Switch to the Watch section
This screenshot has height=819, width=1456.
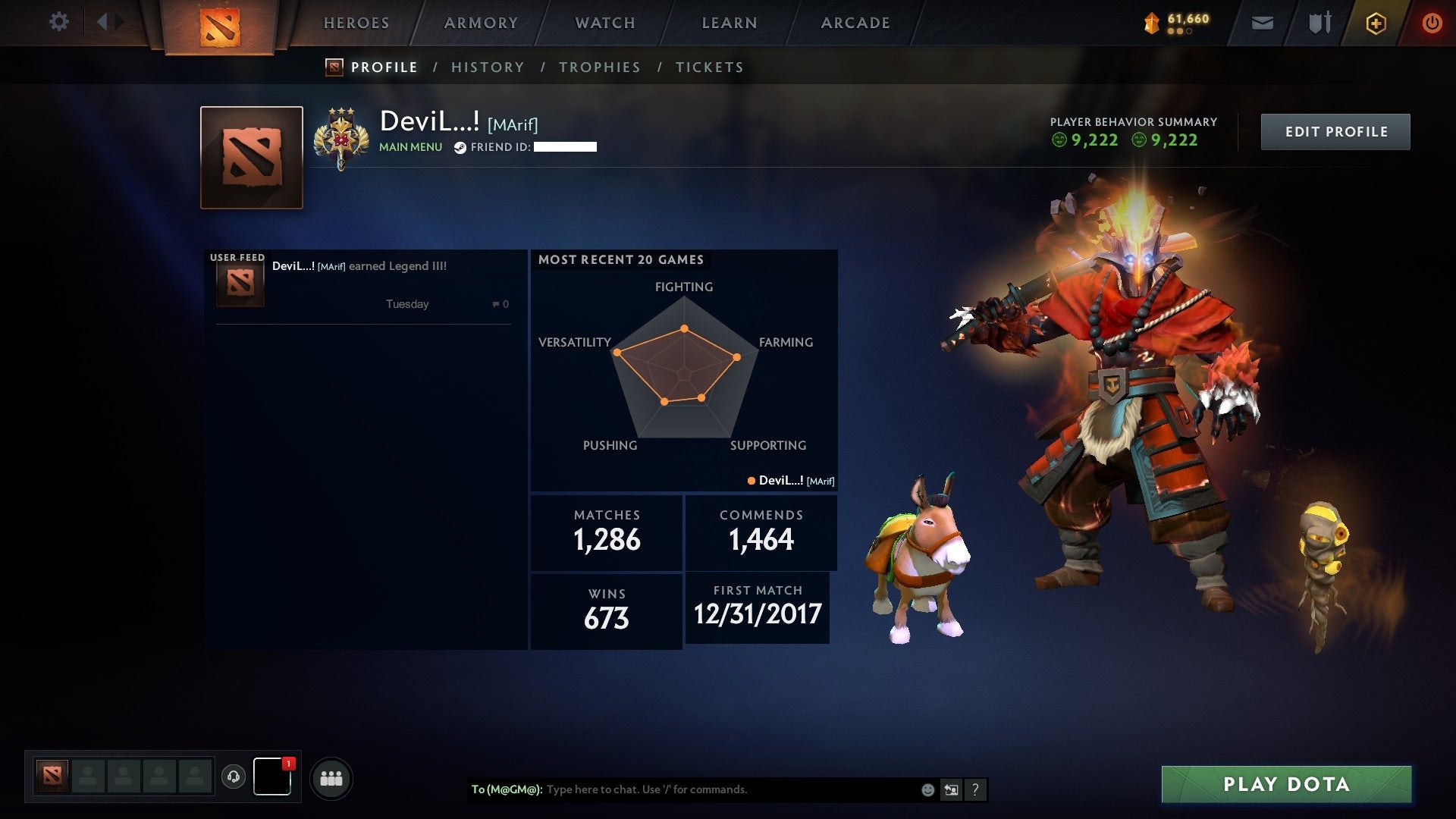tap(605, 24)
